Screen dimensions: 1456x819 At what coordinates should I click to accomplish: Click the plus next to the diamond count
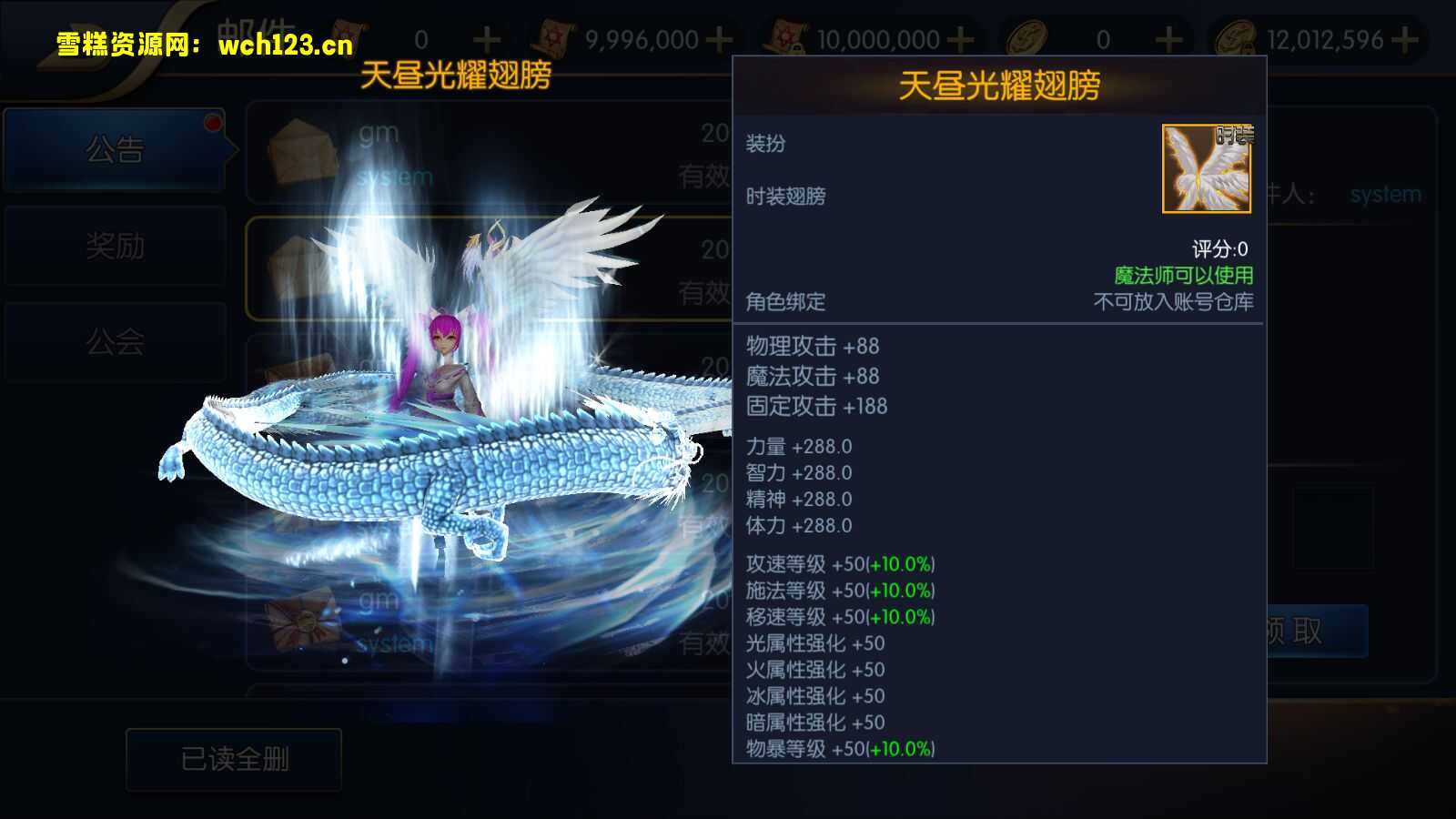pos(1403,38)
